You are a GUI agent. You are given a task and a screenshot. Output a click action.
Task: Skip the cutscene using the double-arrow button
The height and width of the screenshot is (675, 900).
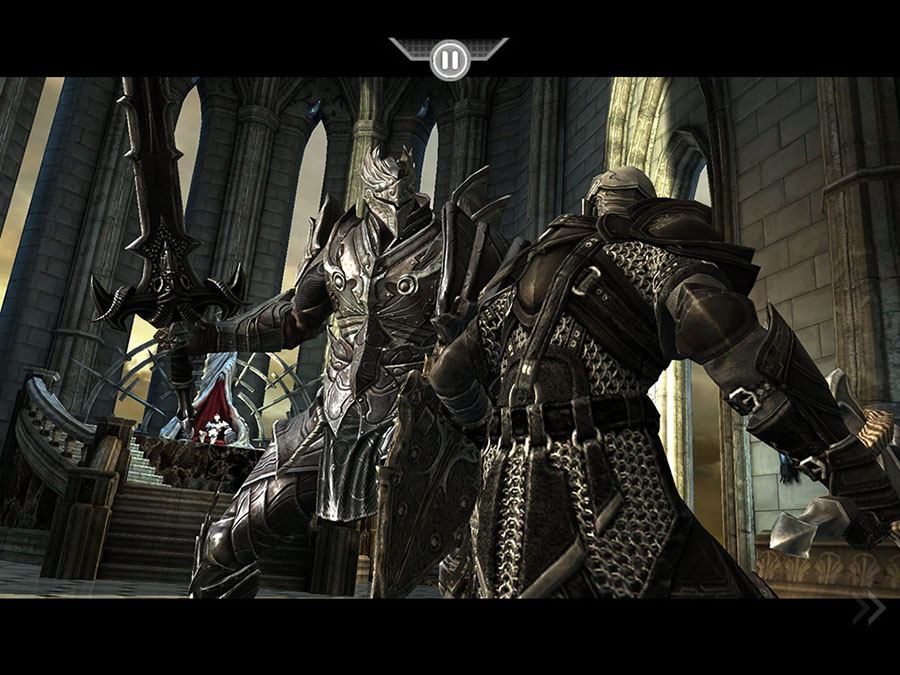pos(868,609)
